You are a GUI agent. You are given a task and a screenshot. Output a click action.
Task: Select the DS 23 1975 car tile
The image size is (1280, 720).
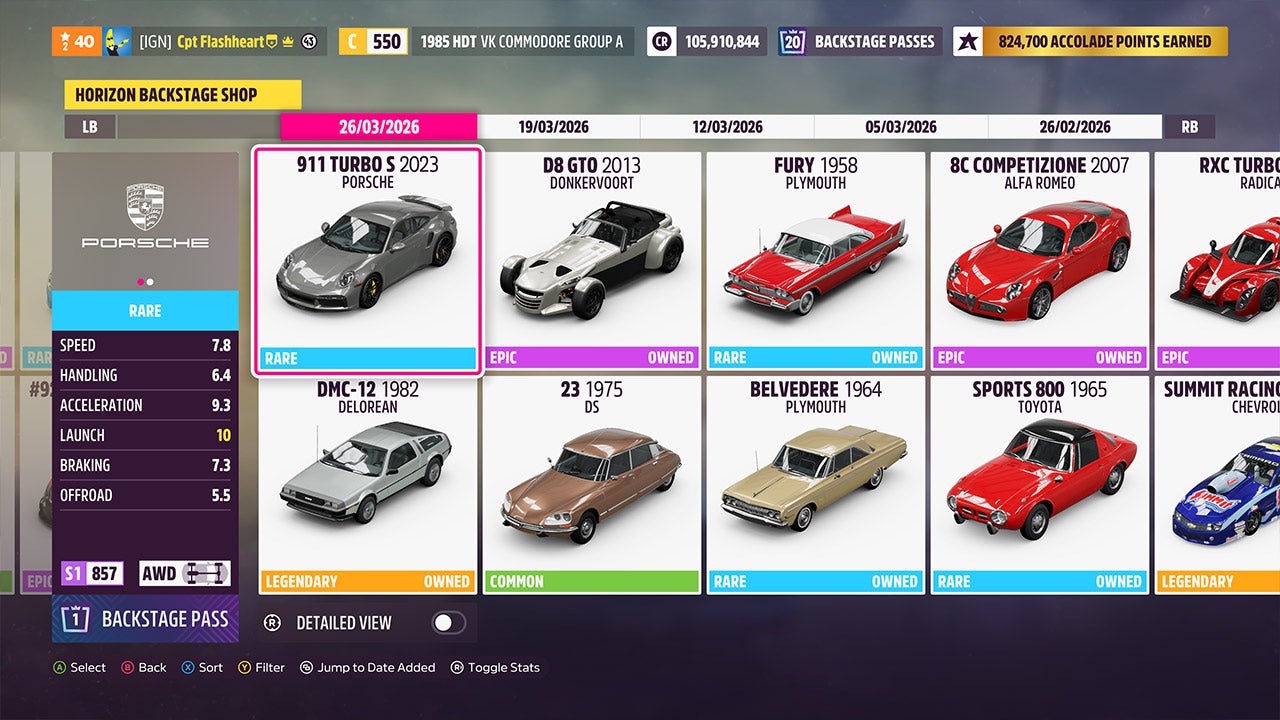tap(592, 484)
